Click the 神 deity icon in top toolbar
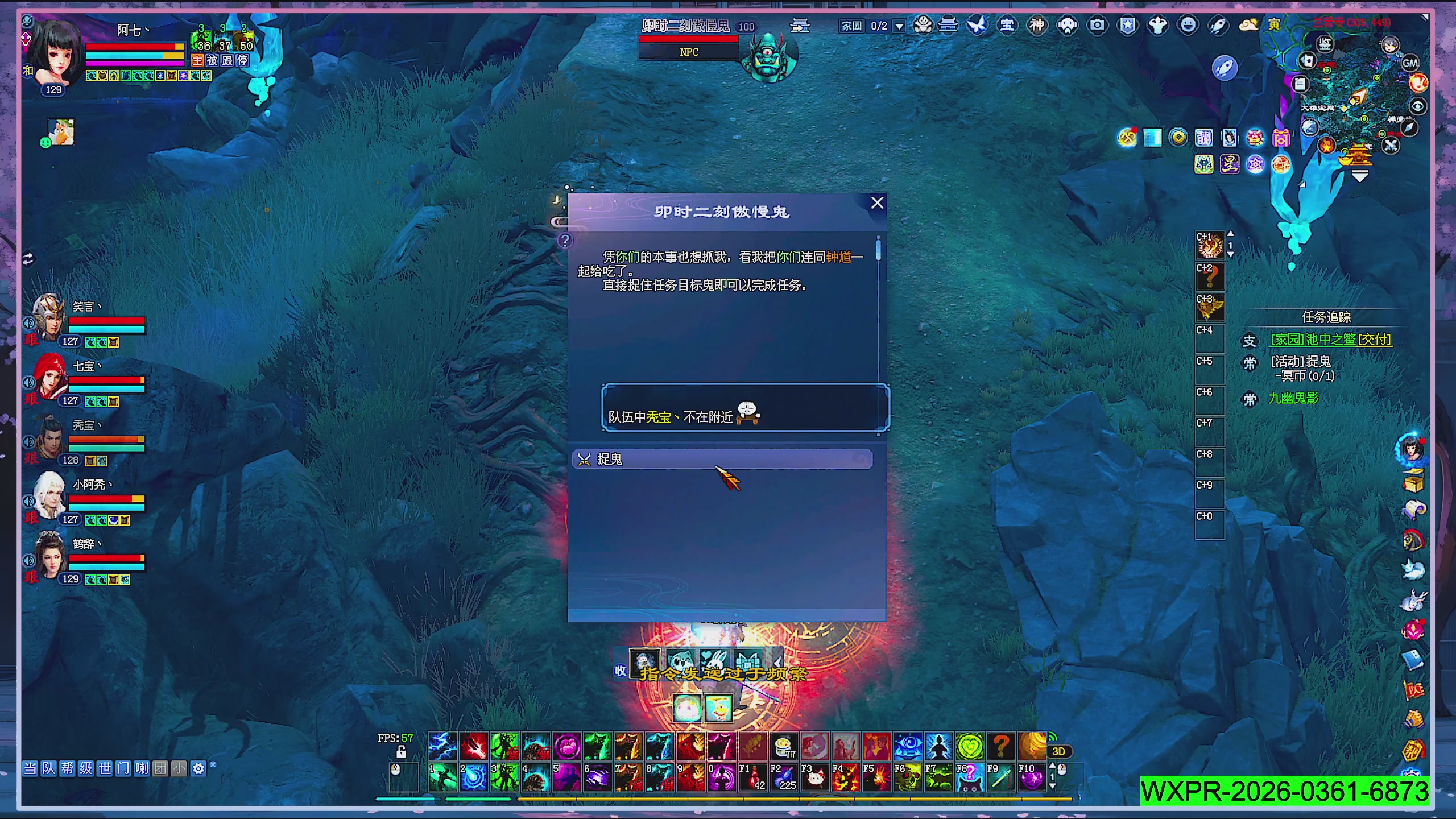 [1037, 26]
